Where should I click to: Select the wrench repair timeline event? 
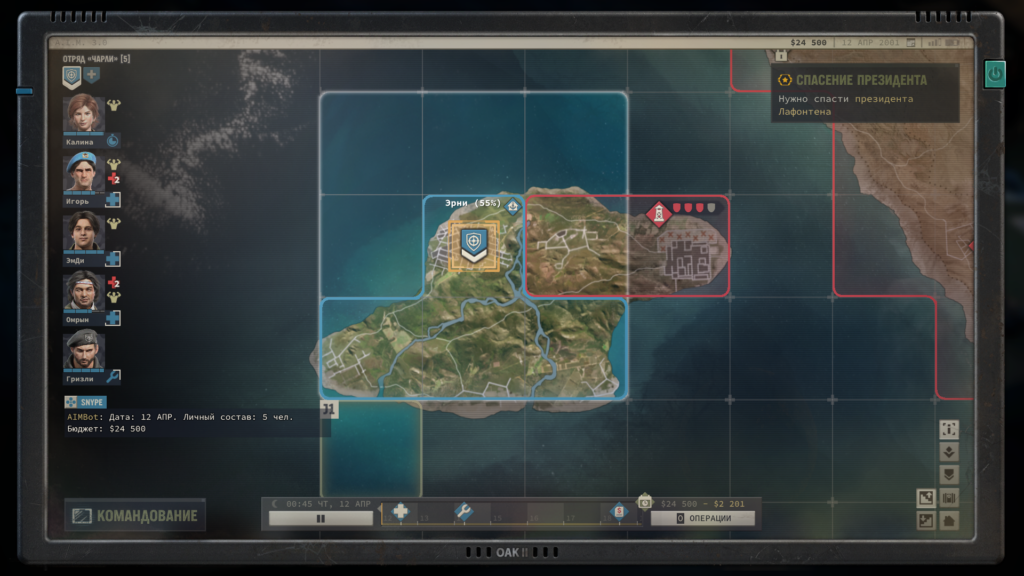point(463,512)
